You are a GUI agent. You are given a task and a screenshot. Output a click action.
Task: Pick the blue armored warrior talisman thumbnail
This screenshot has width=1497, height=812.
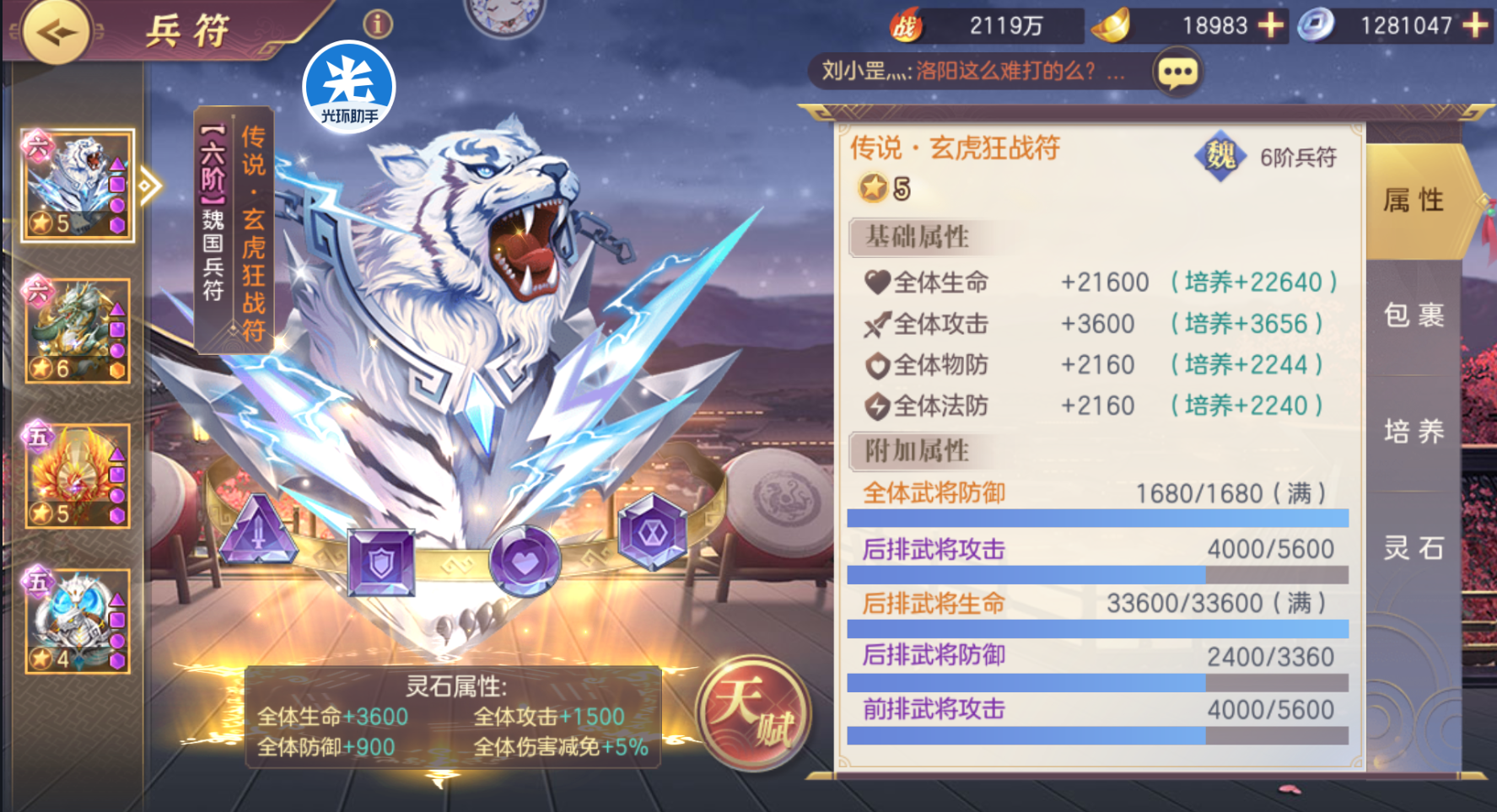pyautogui.click(x=77, y=621)
